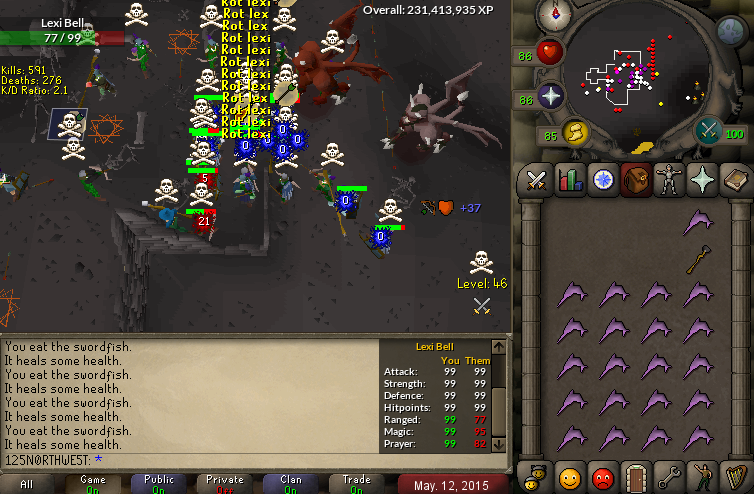Toggle the Prayer orb showing 86
754x494 pixels.
551,97
